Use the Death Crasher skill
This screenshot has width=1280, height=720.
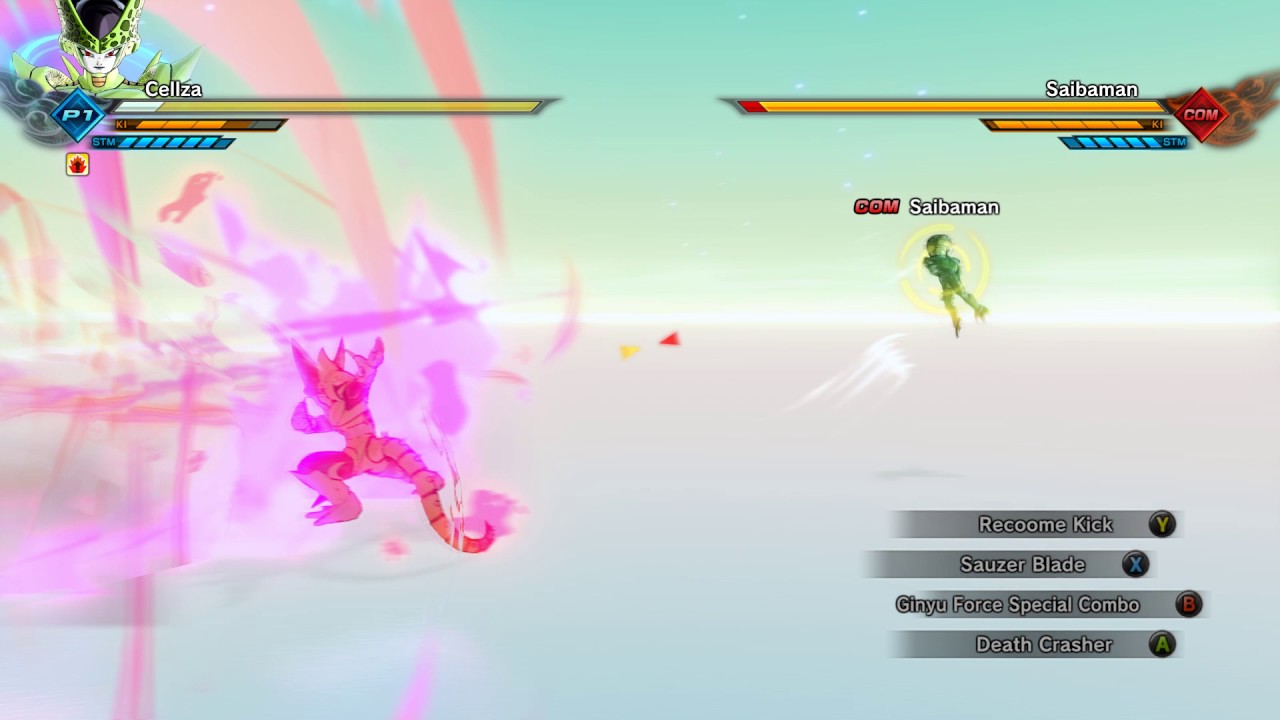coord(1043,644)
